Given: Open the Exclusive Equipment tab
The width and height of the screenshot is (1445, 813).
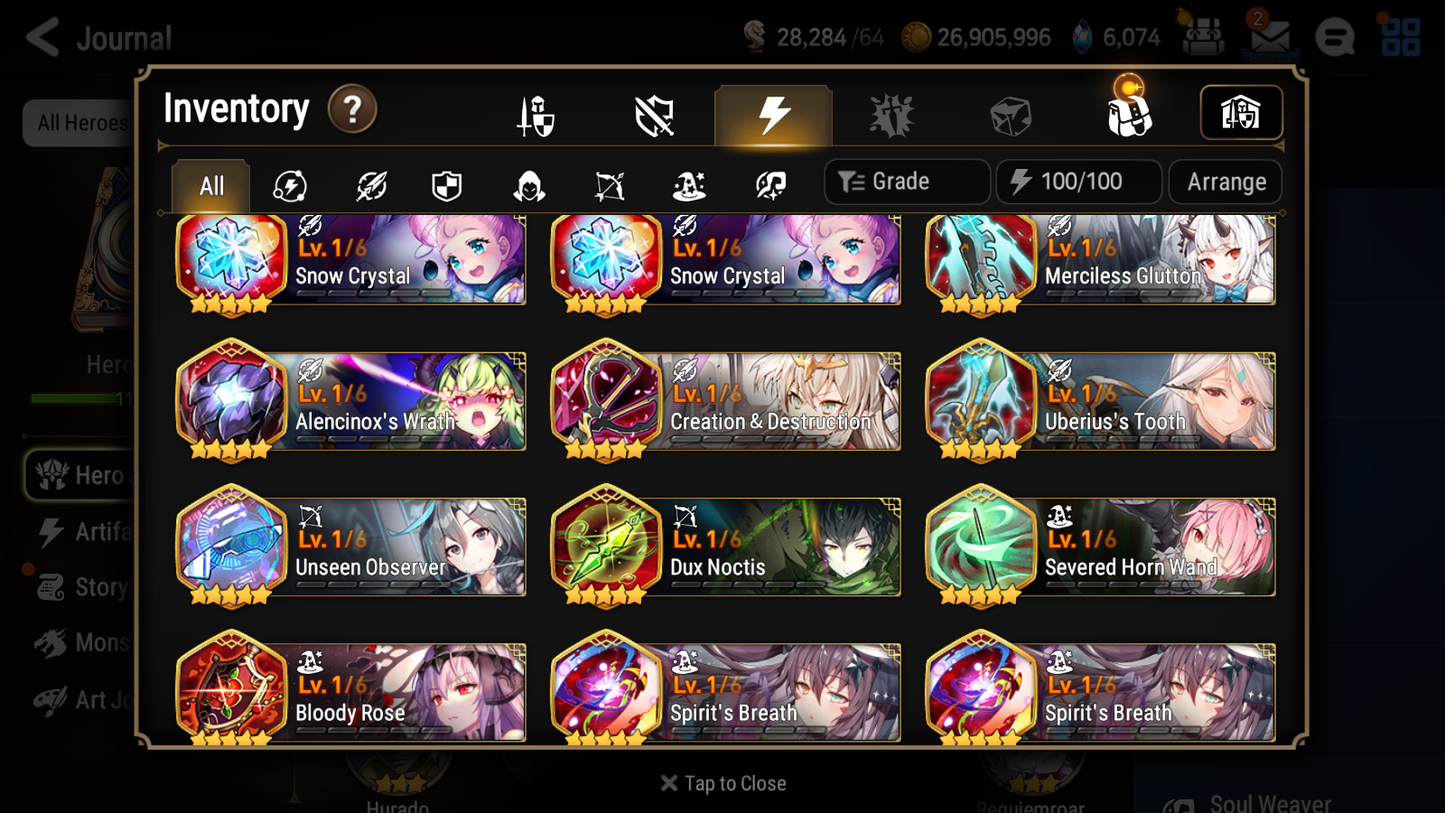Looking at the screenshot, I should point(655,113).
